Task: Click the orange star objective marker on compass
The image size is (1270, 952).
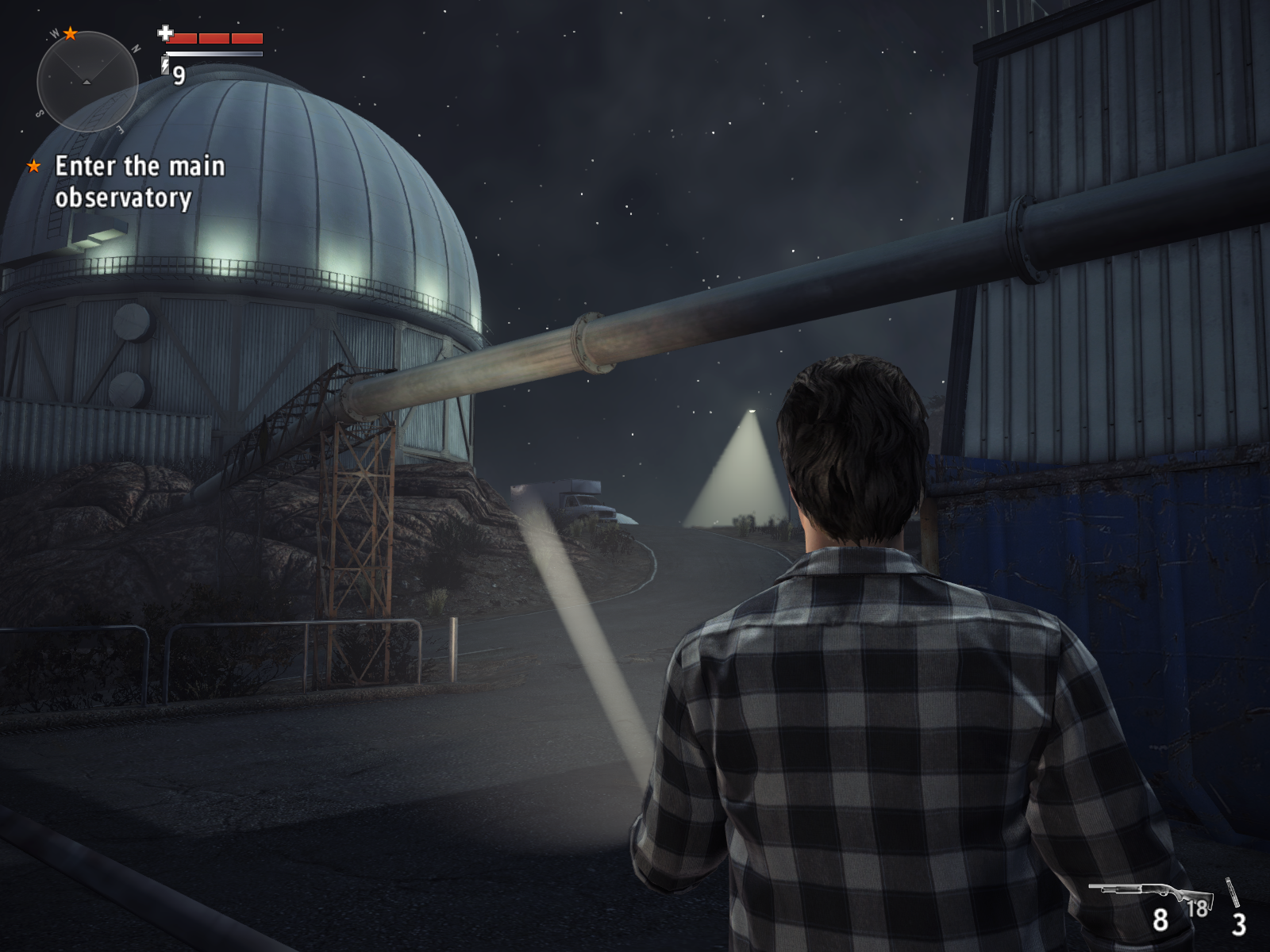Action: [71, 33]
